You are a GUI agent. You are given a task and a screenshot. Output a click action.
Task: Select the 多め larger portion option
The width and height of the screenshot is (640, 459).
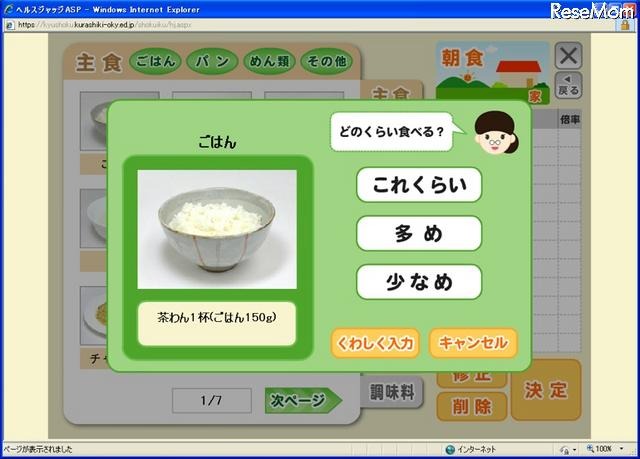[419, 233]
